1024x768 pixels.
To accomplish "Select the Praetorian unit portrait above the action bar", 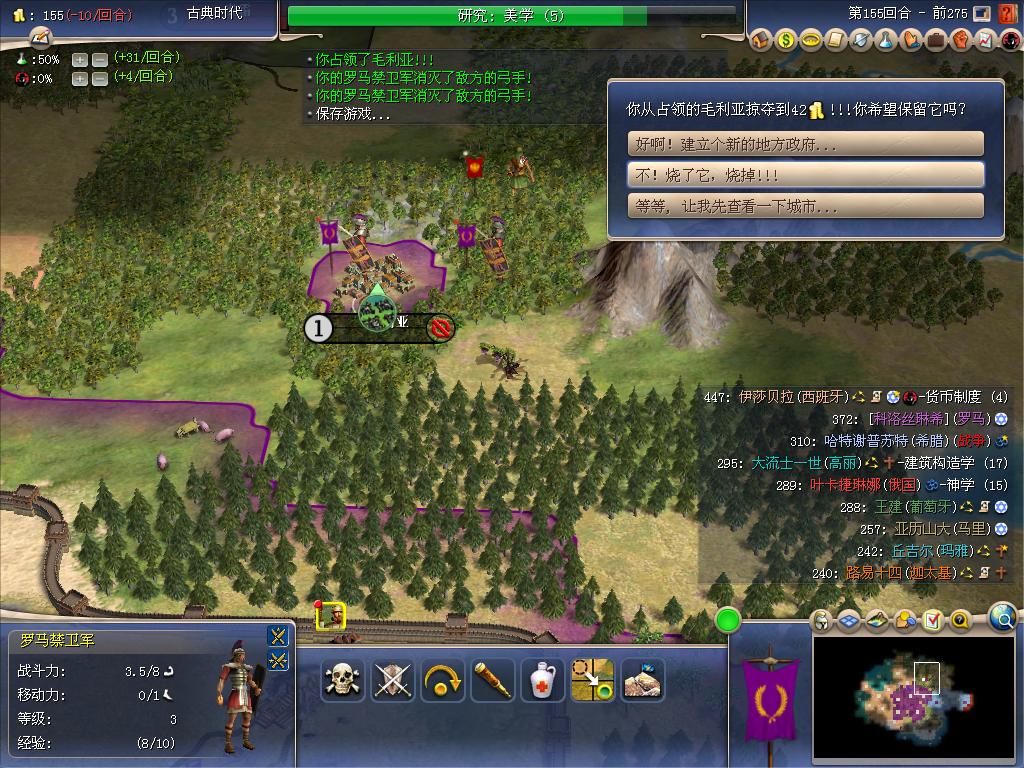I will click(332, 616).
